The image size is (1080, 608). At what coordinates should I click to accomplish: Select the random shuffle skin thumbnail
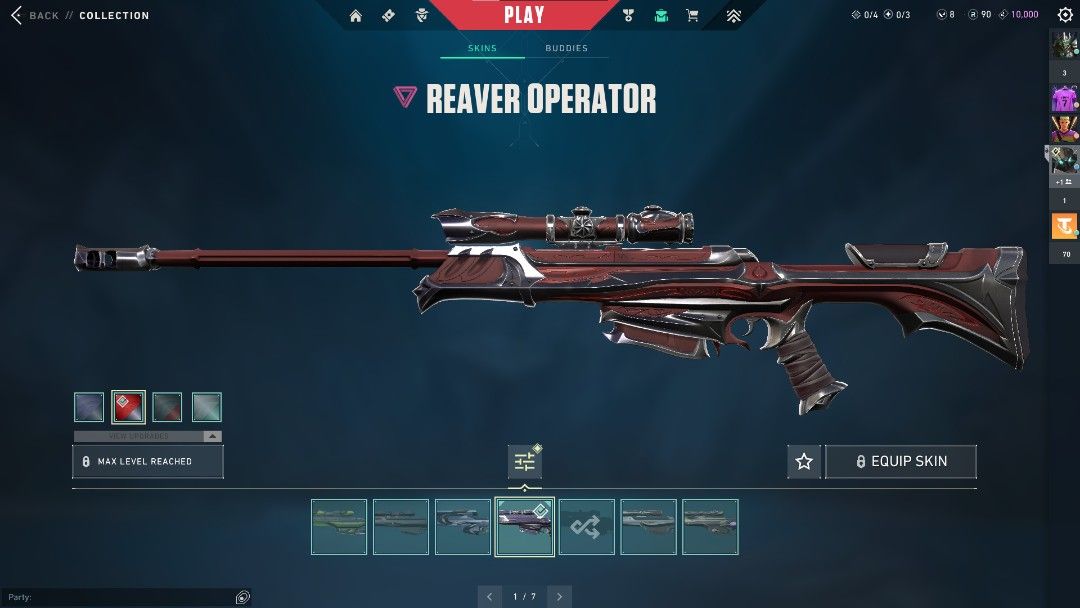[587, 527]
